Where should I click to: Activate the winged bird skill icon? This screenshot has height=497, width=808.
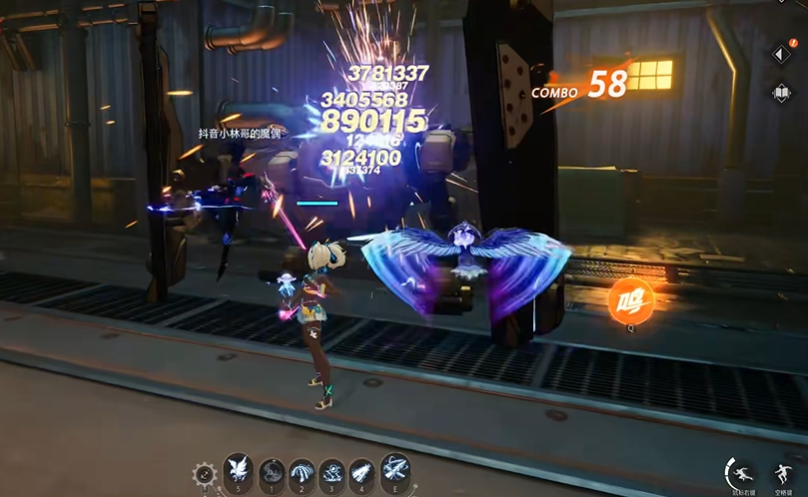[238, 469]
